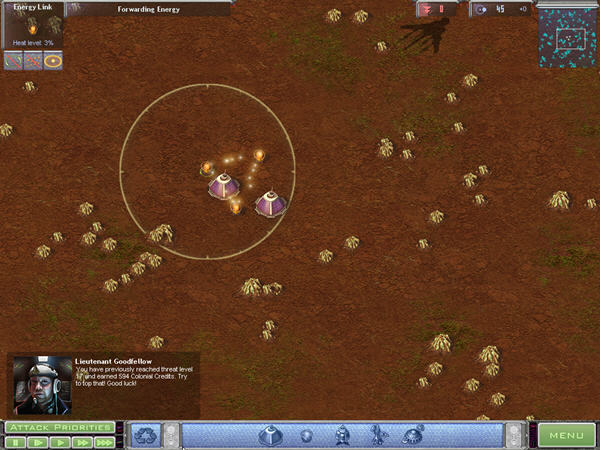Screen dimensions: 600x450
Task: Set game speed to fastest
Action: 104,441
